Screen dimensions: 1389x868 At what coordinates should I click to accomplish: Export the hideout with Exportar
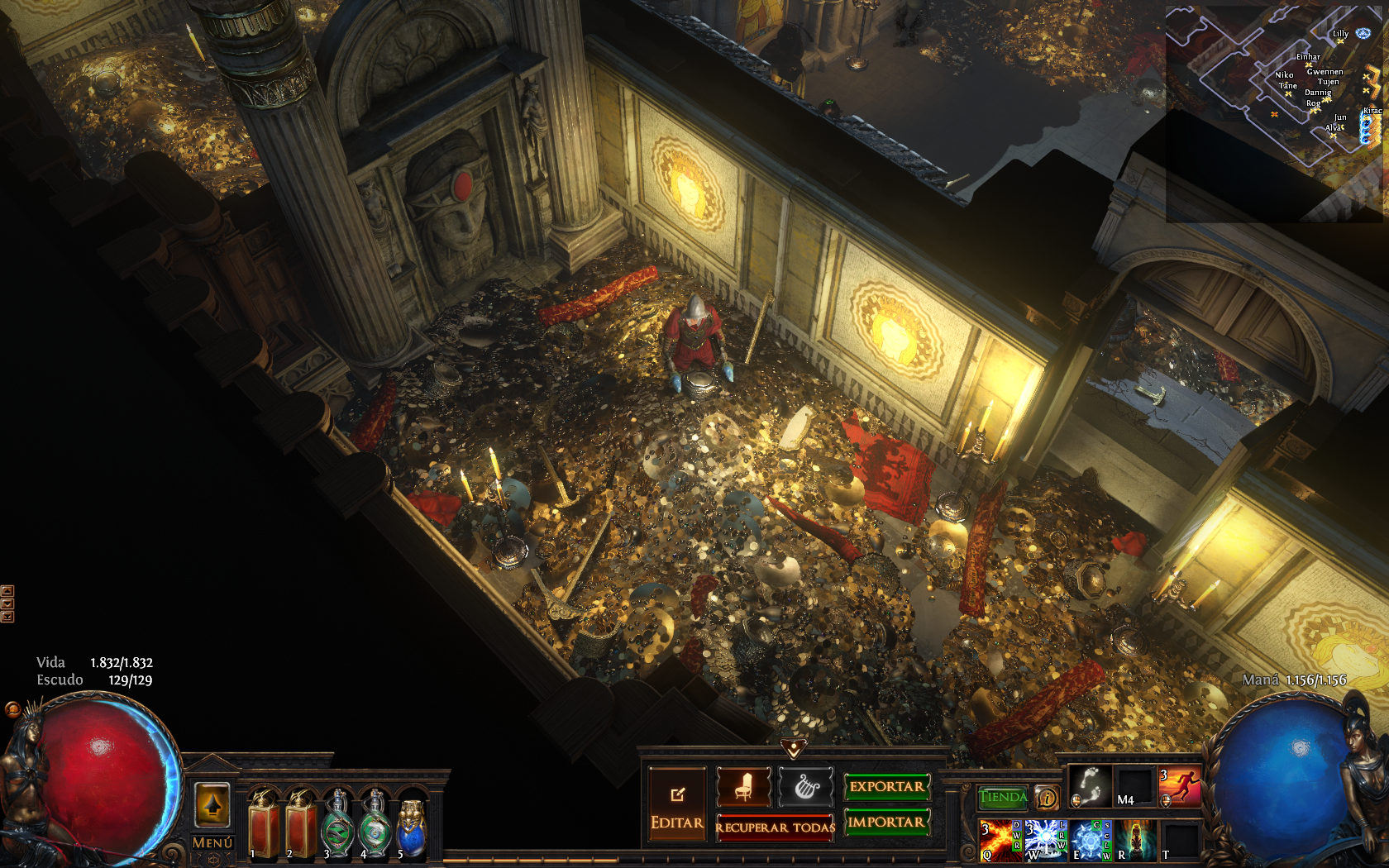point(886,786)
